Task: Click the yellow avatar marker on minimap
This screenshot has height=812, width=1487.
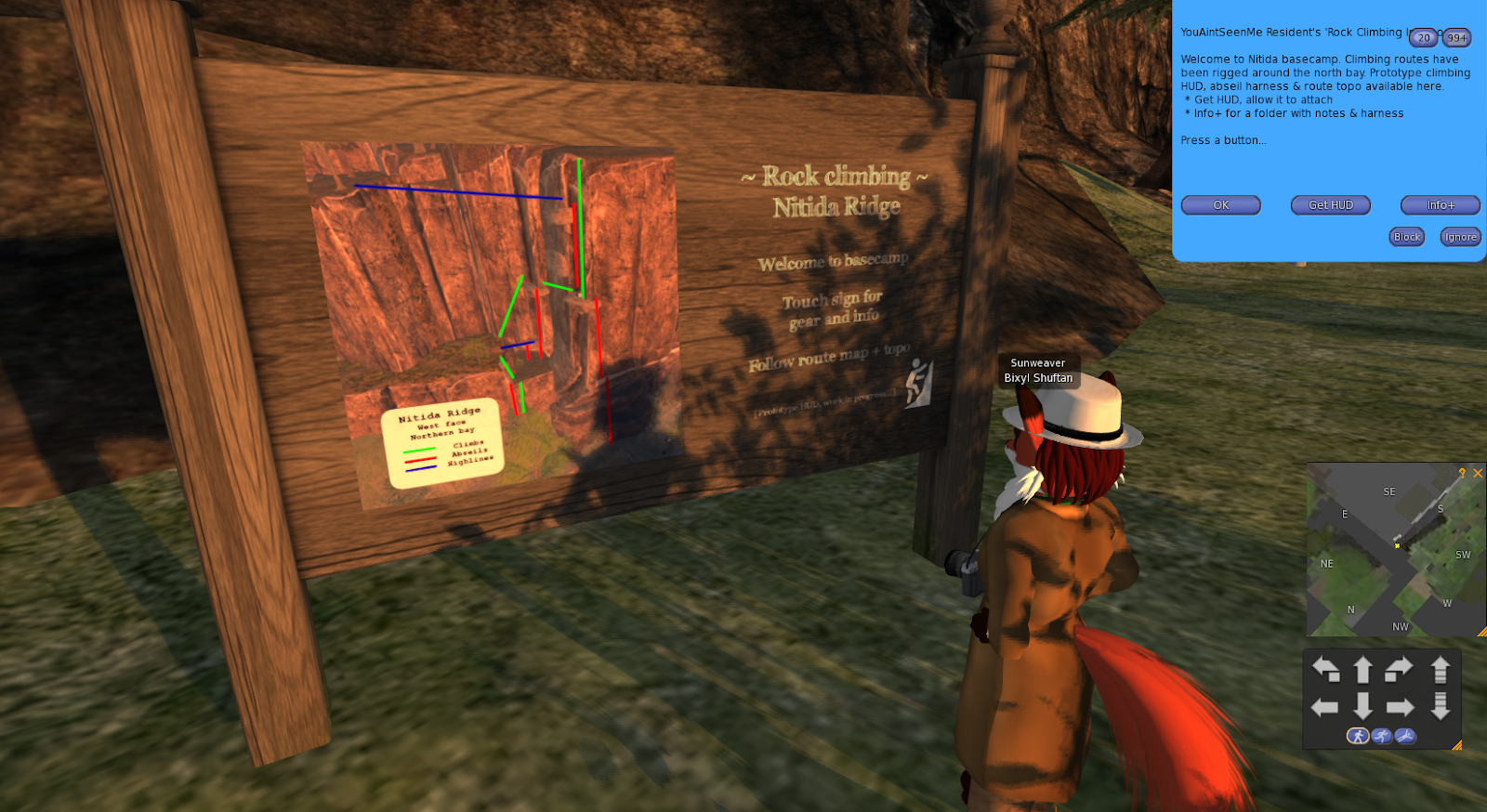Action: [x=1397, y=545]
